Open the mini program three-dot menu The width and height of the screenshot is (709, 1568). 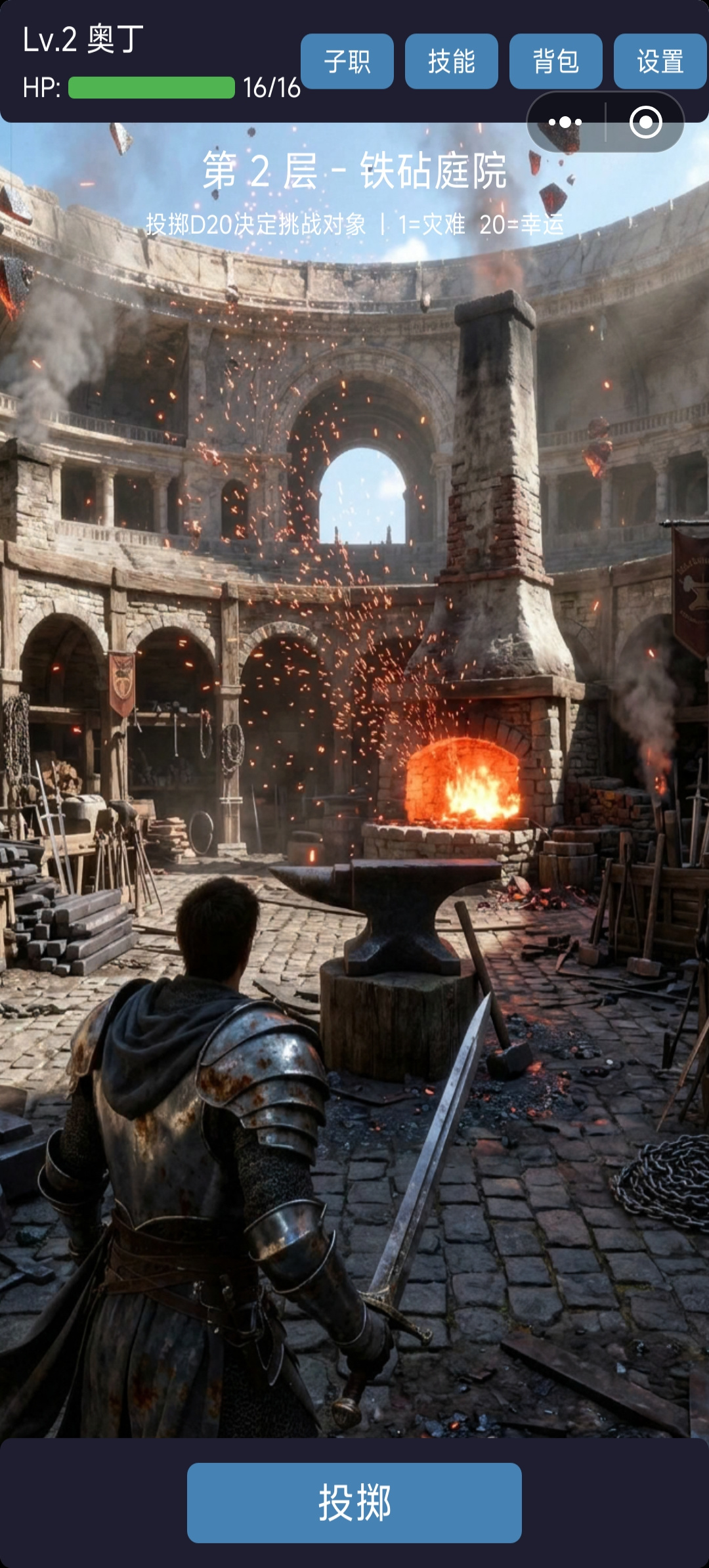(x=565, y=122)
